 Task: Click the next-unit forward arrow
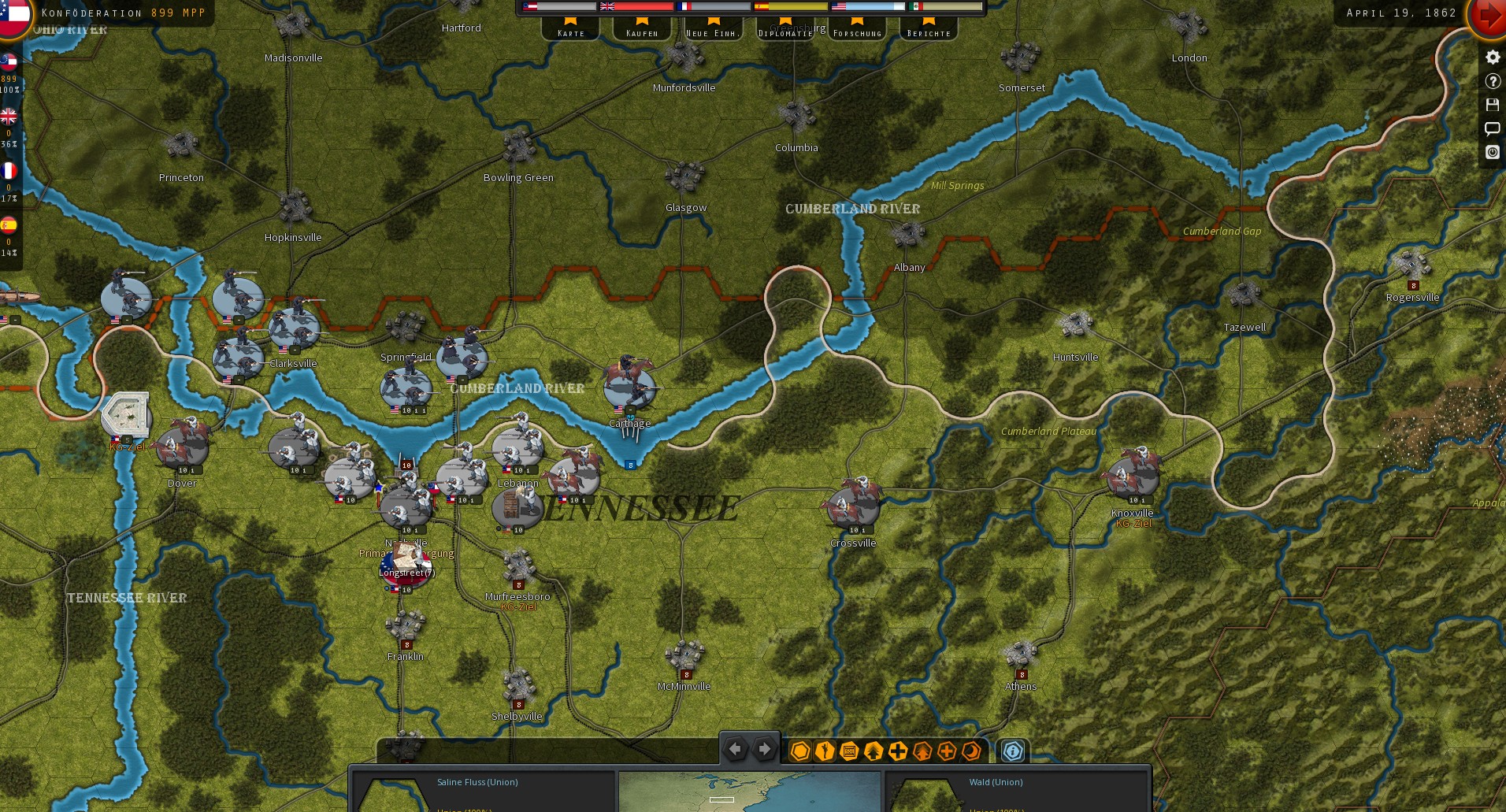pyautogui.click(x=763, y=749)
